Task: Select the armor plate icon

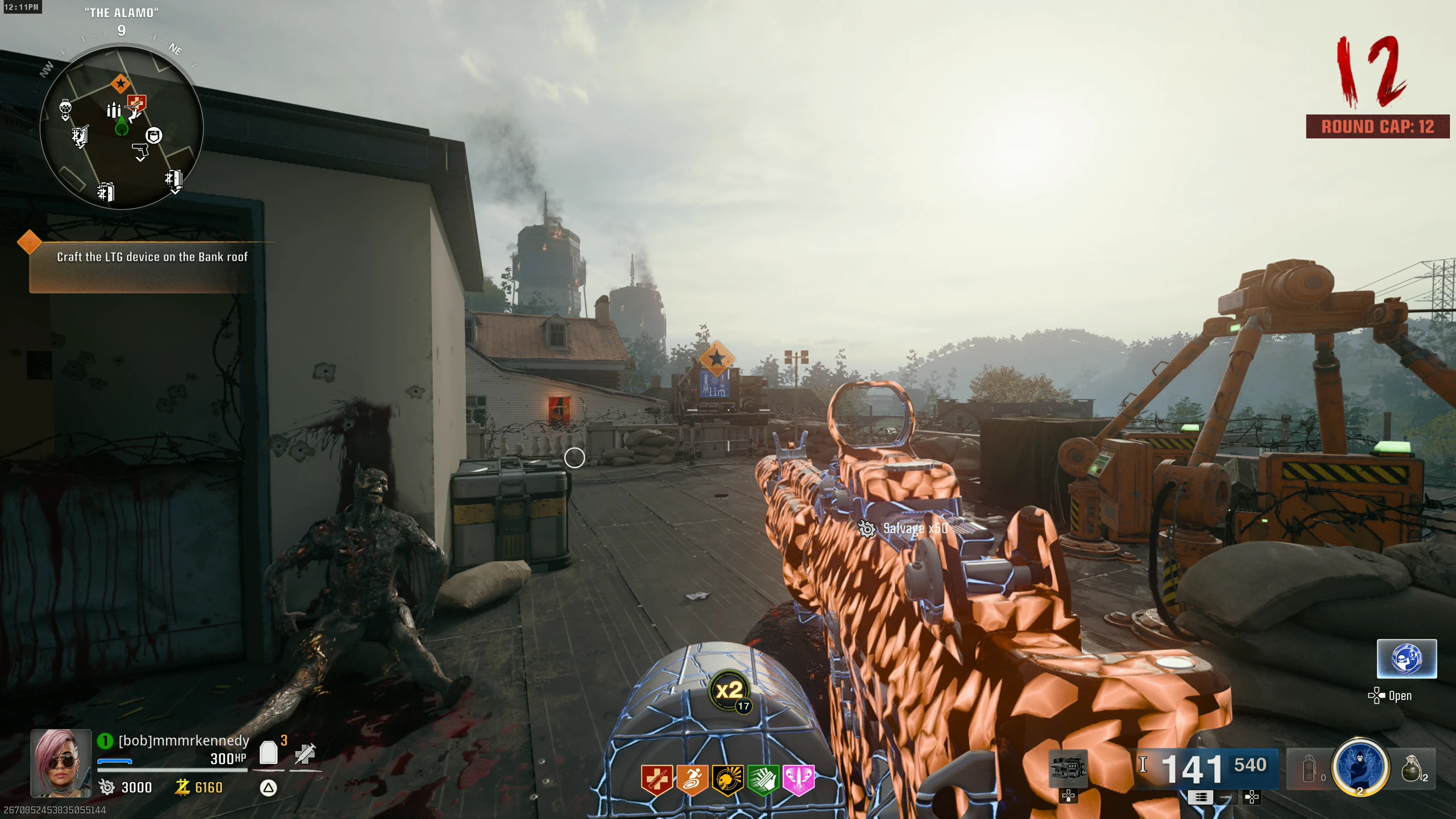Action: coord(268,753)
